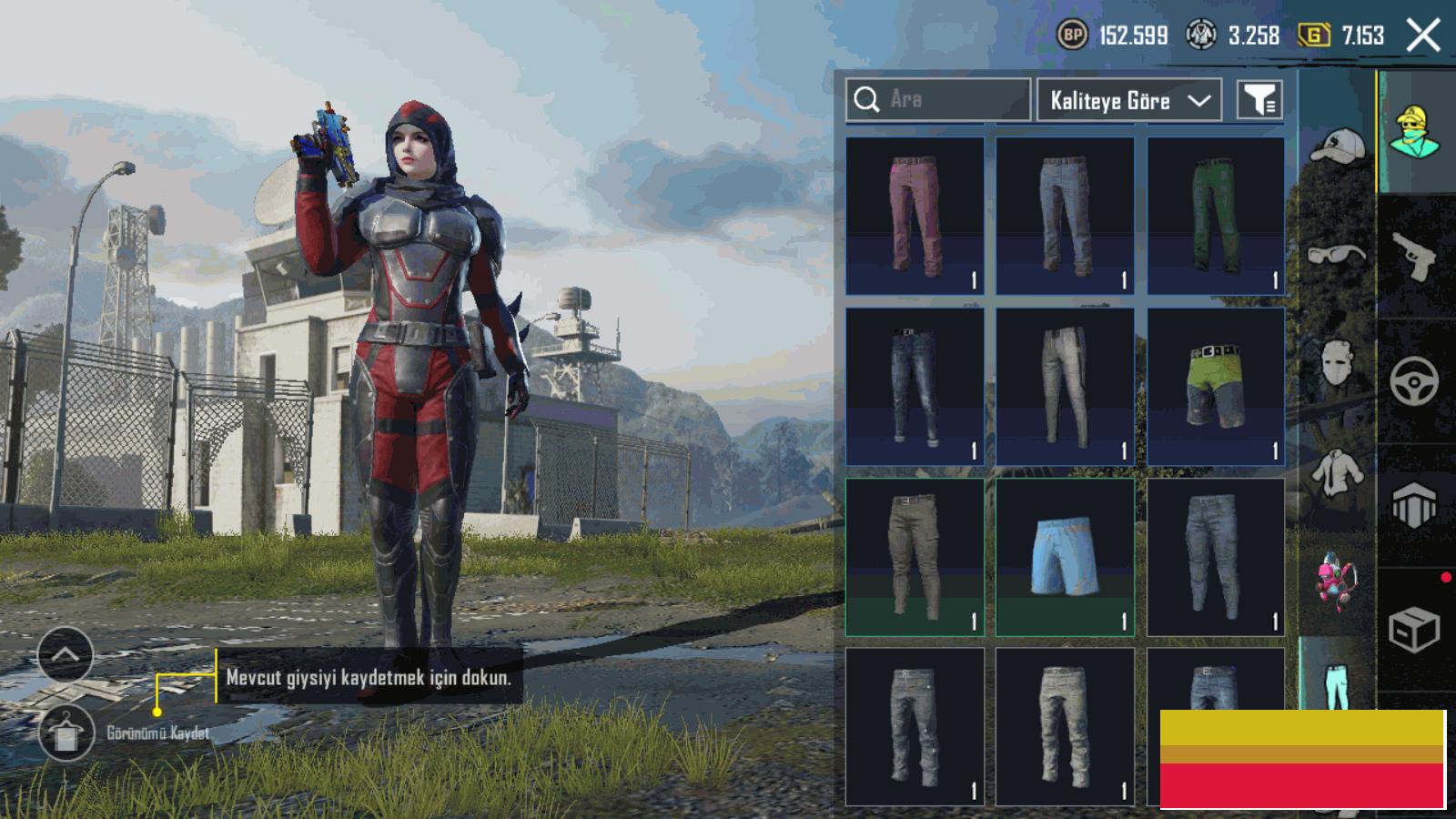The width and height of the screenshot is (1456, 819).
Task: Open the filter funnel button
Action: click(x=1259, y=100)
